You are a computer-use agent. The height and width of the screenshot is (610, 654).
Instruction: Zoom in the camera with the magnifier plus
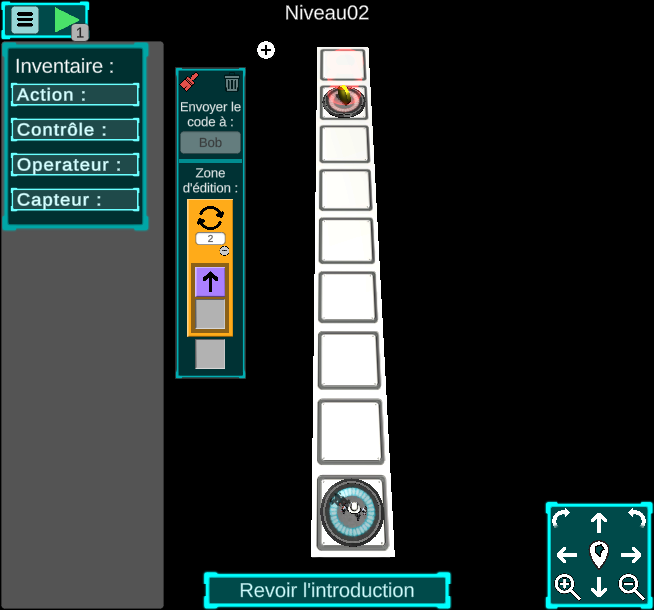click(x=567, y=587)
